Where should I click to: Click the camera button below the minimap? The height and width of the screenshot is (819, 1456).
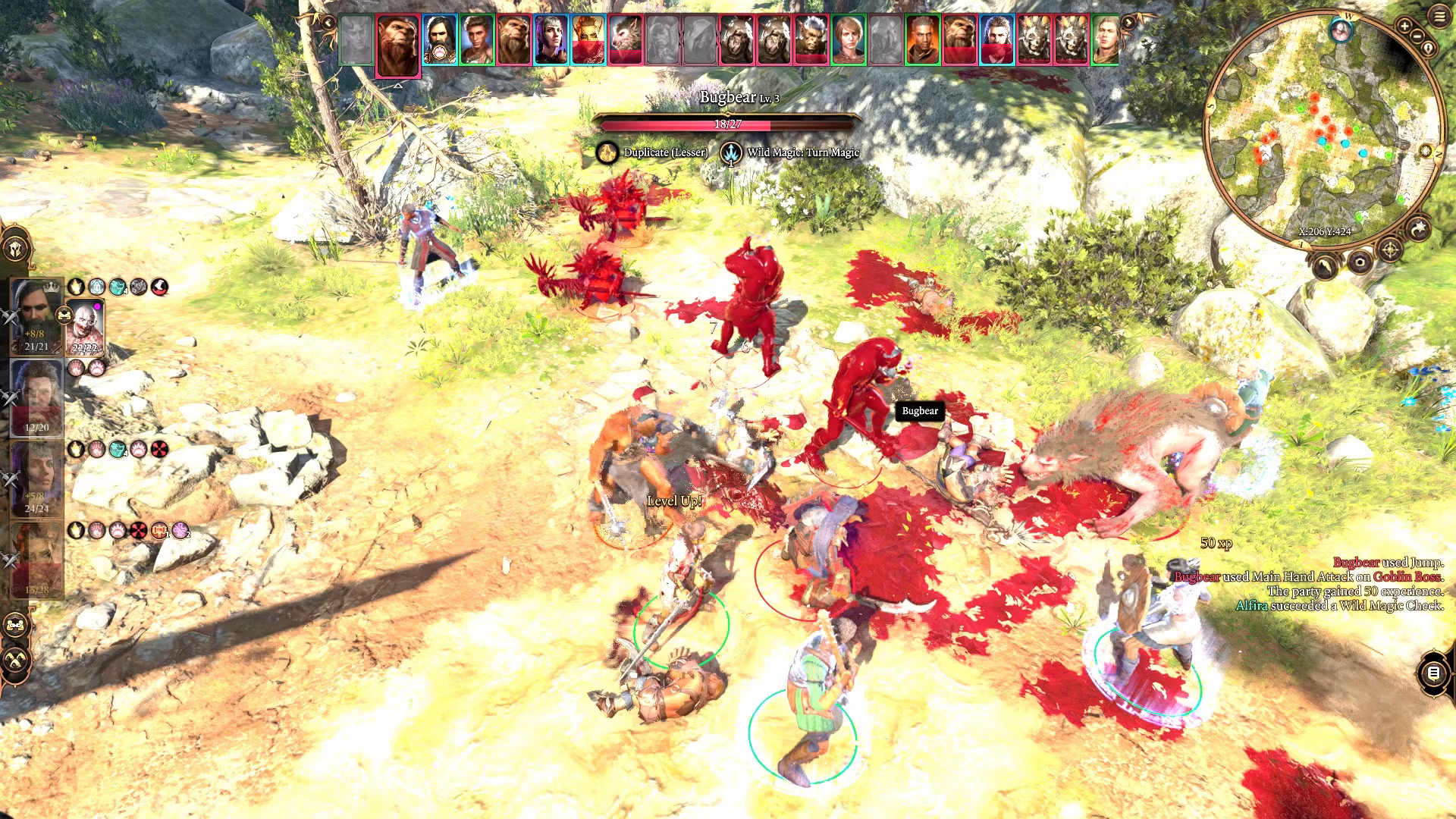pos(1360,262)
